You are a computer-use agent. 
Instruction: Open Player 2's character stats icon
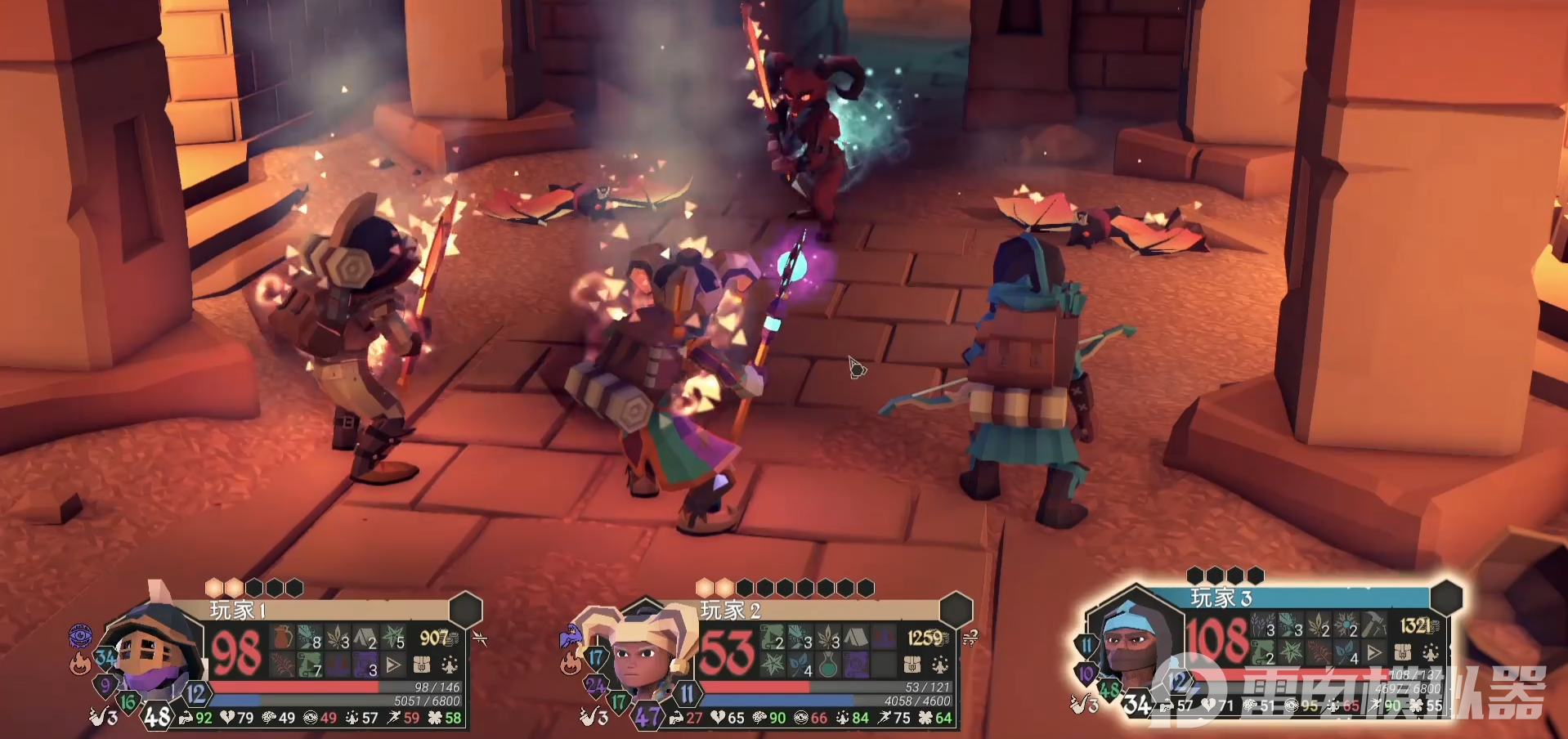[940, 665]
